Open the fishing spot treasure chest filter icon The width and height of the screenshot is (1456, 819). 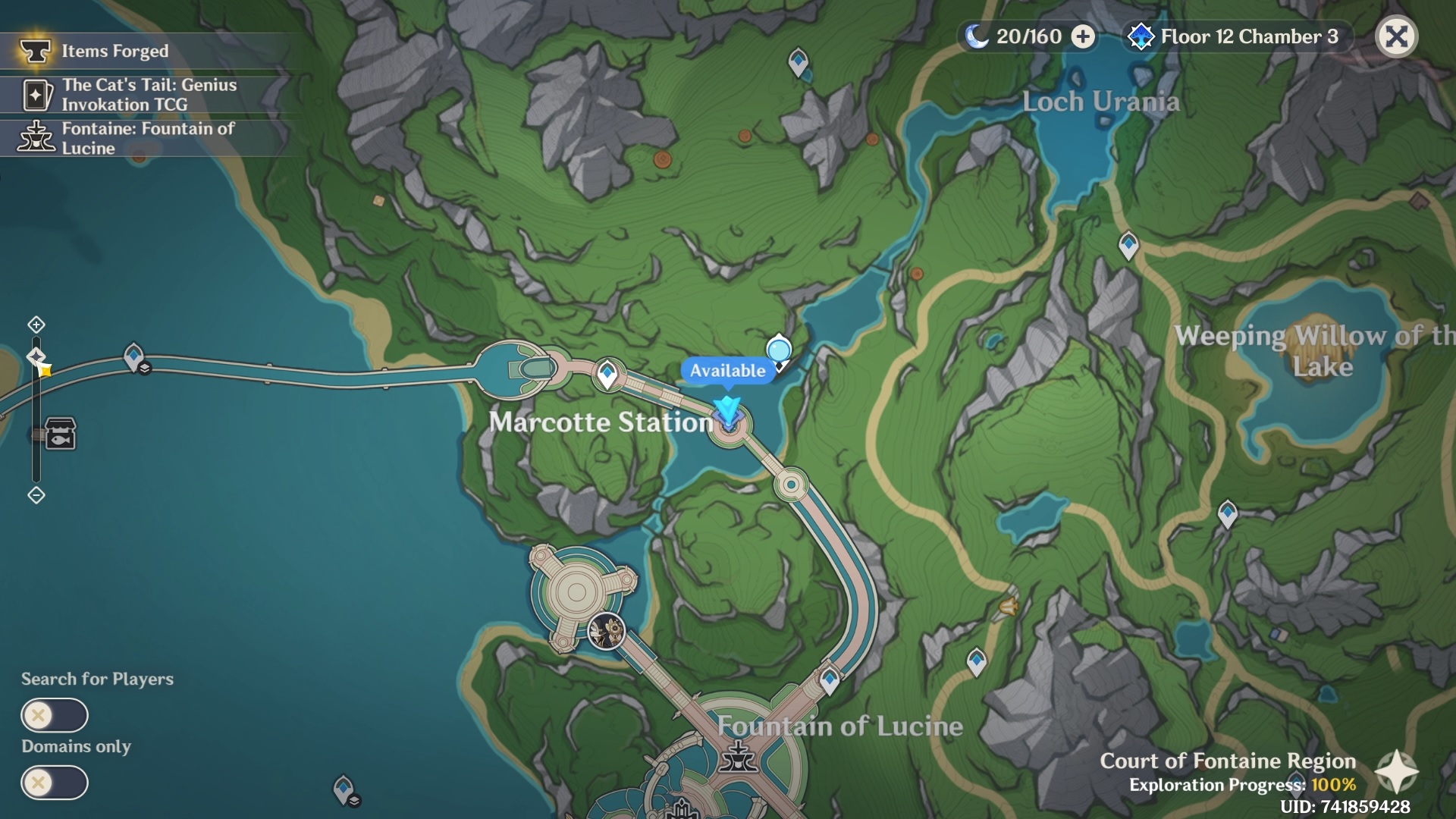(x=61, y=435)
